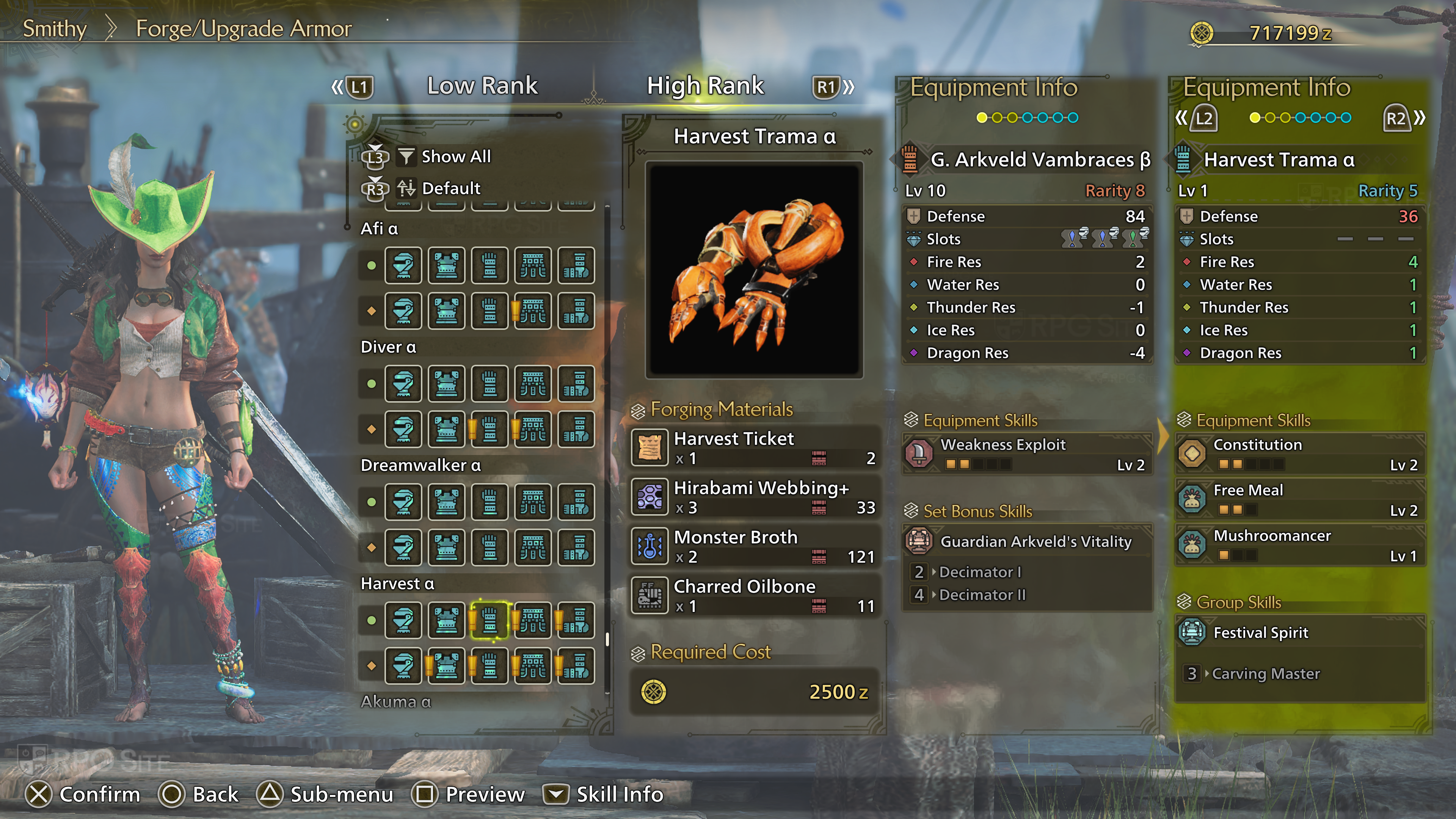Change the Default sort order

450,188
